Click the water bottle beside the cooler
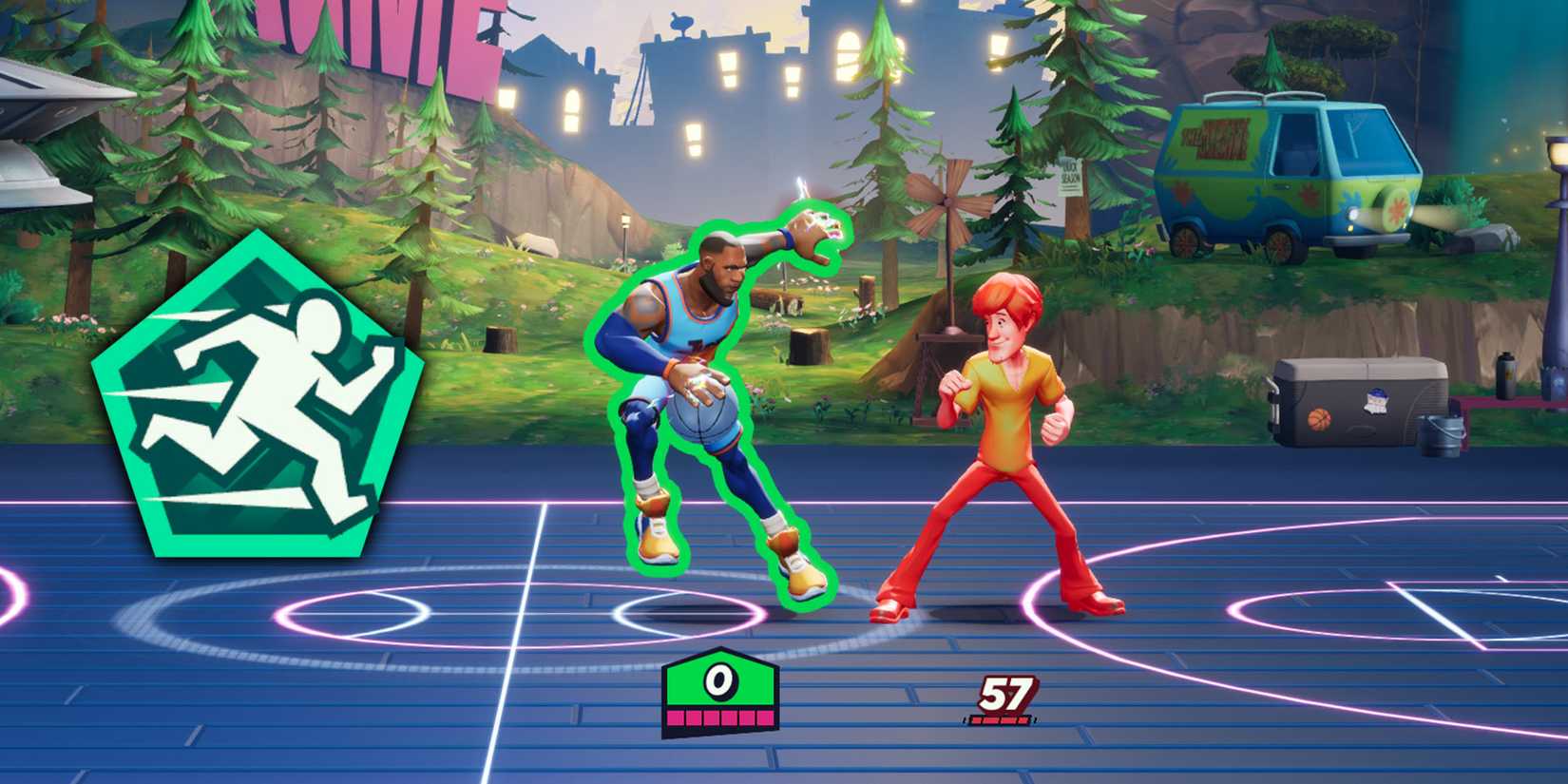This screenshot has height=784, width=1568. [1506, 373]
